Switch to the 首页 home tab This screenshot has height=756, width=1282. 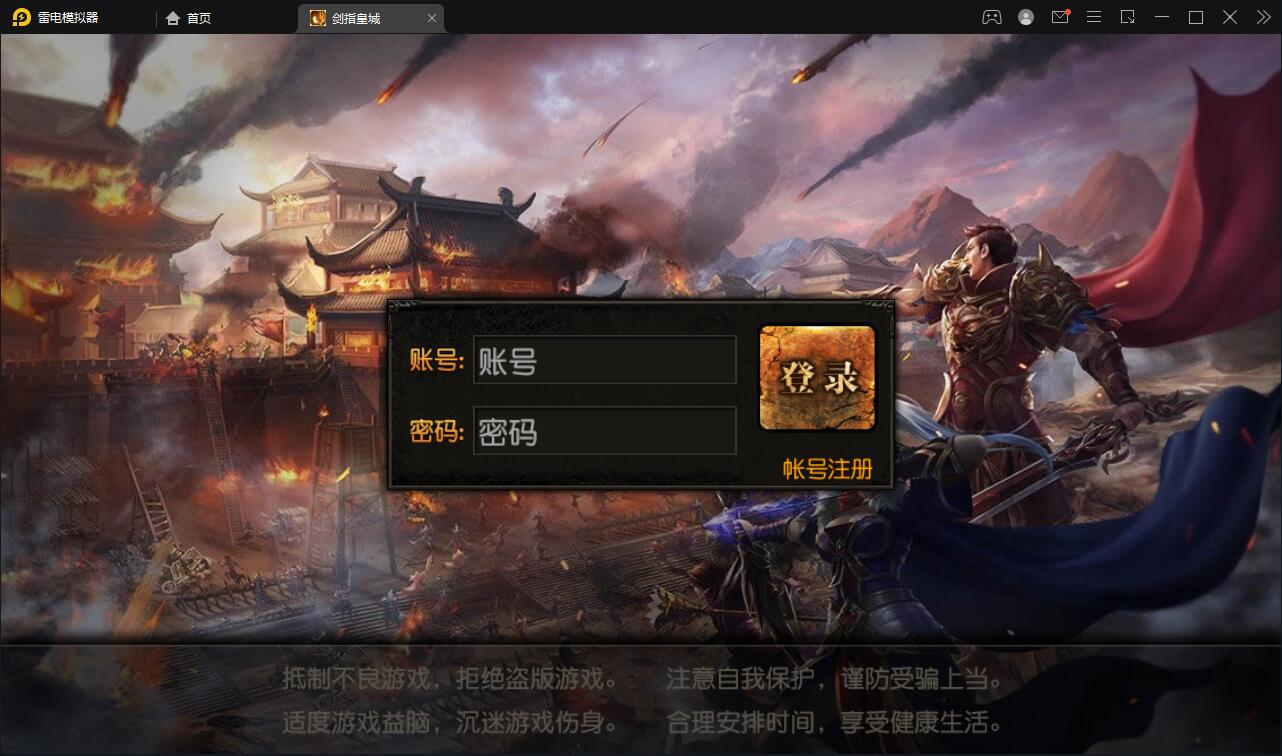coord(200,17)
